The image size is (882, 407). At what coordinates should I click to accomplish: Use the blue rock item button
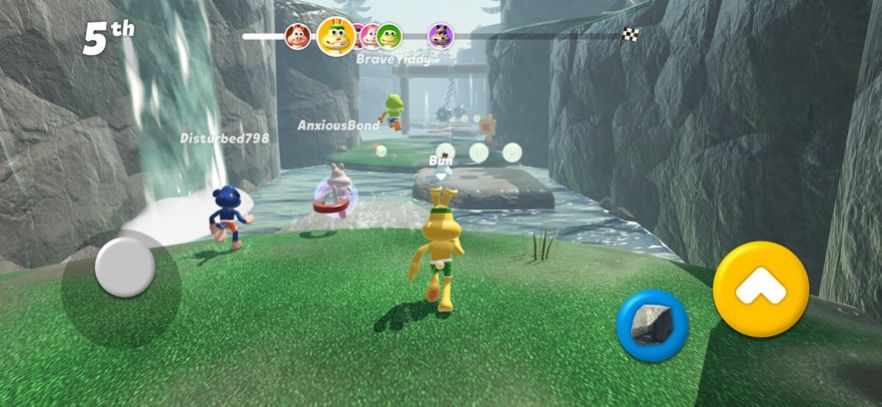(x=652, y=325)
